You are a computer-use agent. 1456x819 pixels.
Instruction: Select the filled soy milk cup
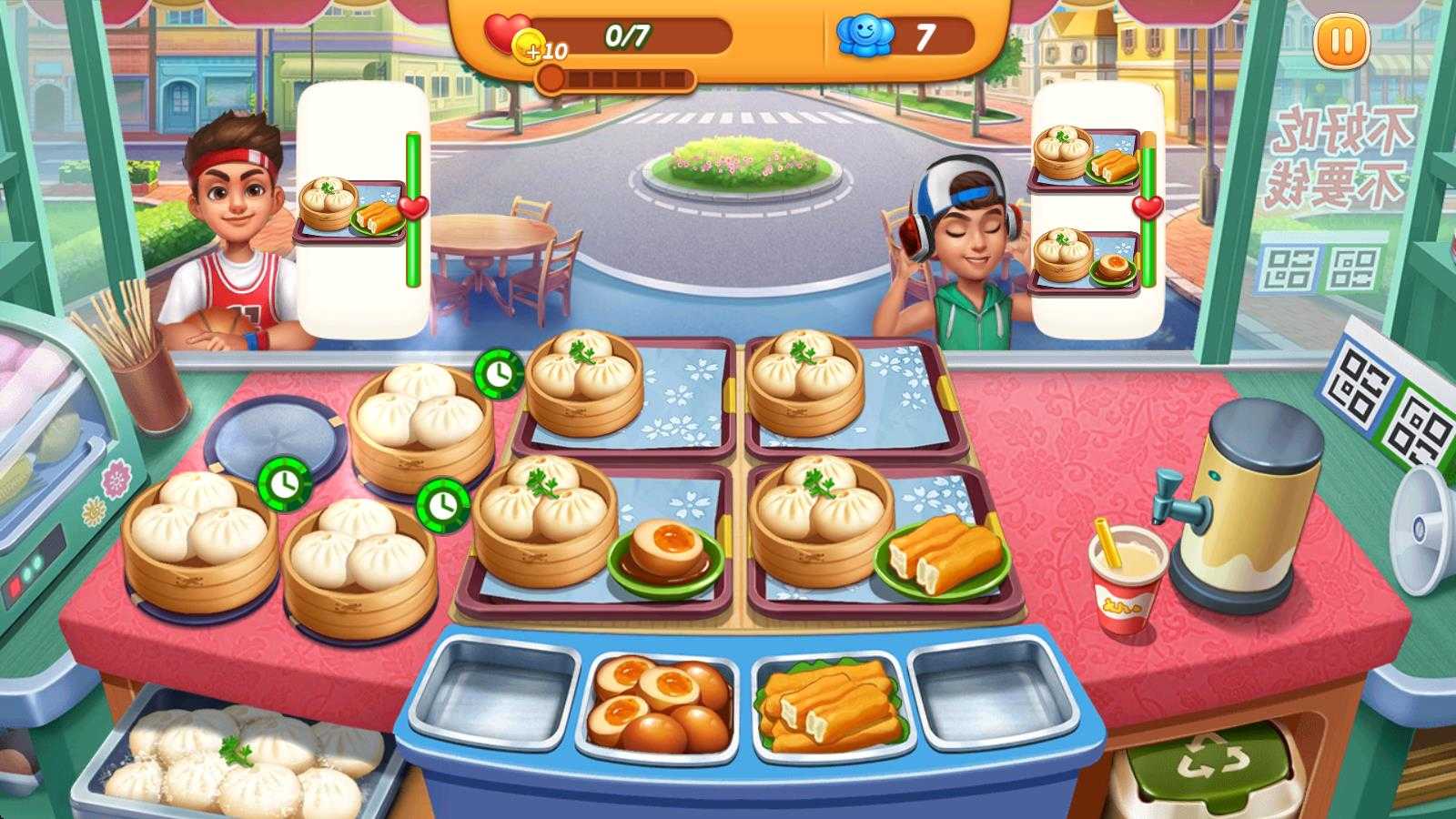[1127, 580]
